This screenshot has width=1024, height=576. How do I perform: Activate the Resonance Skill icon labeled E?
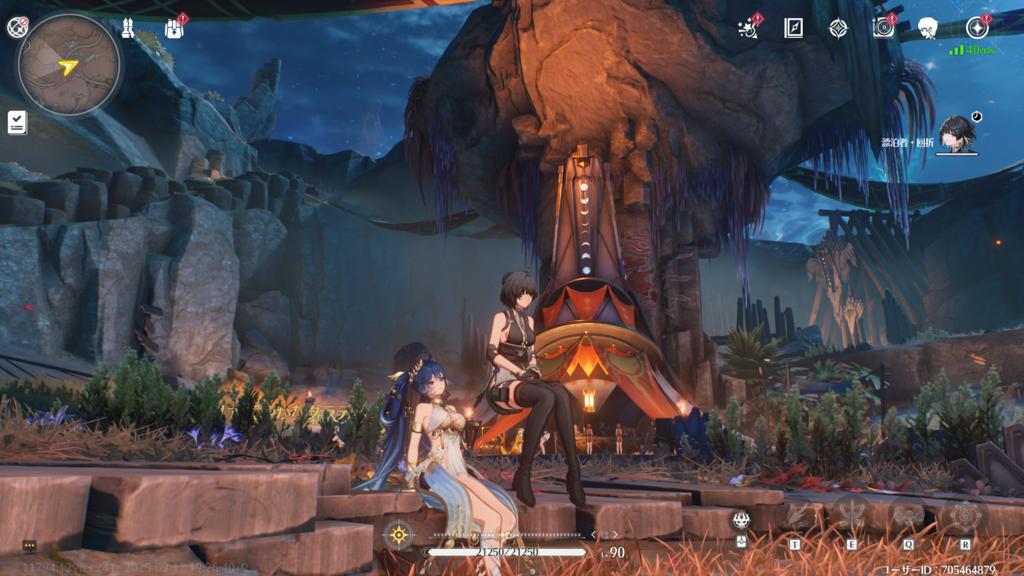coord(853,518)
